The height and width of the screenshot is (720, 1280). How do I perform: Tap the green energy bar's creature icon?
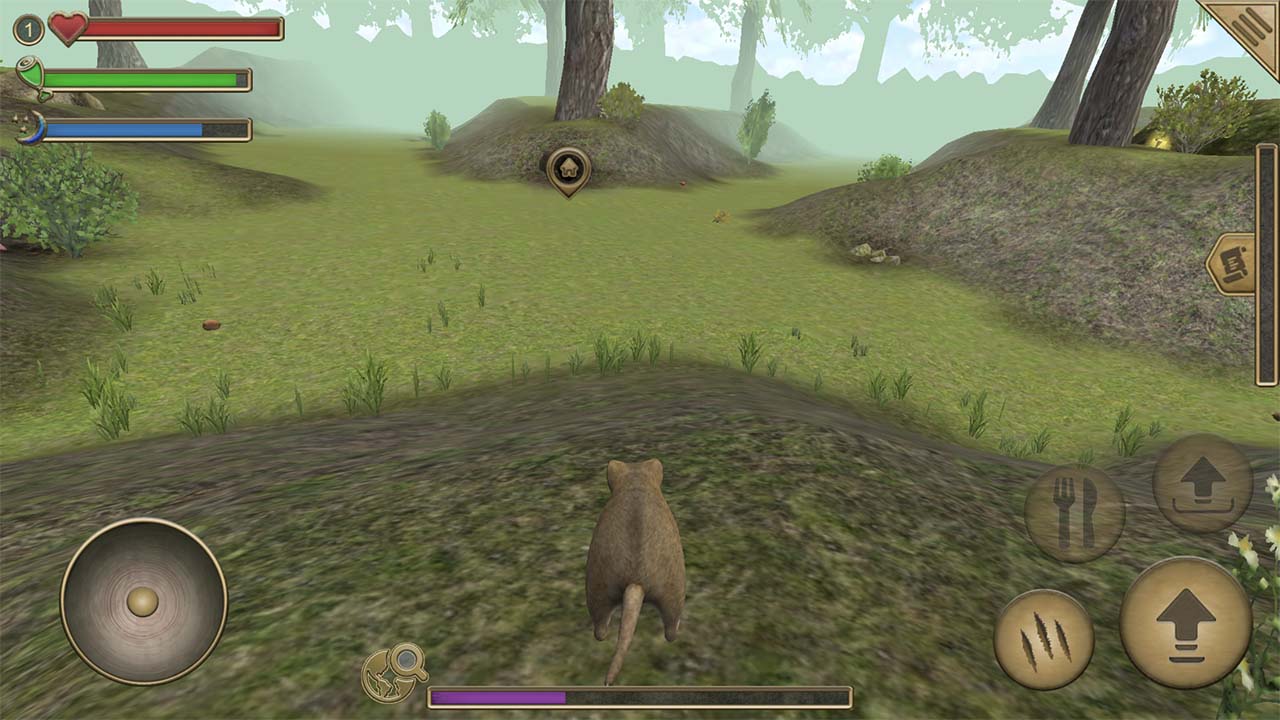tap(33, 73)
